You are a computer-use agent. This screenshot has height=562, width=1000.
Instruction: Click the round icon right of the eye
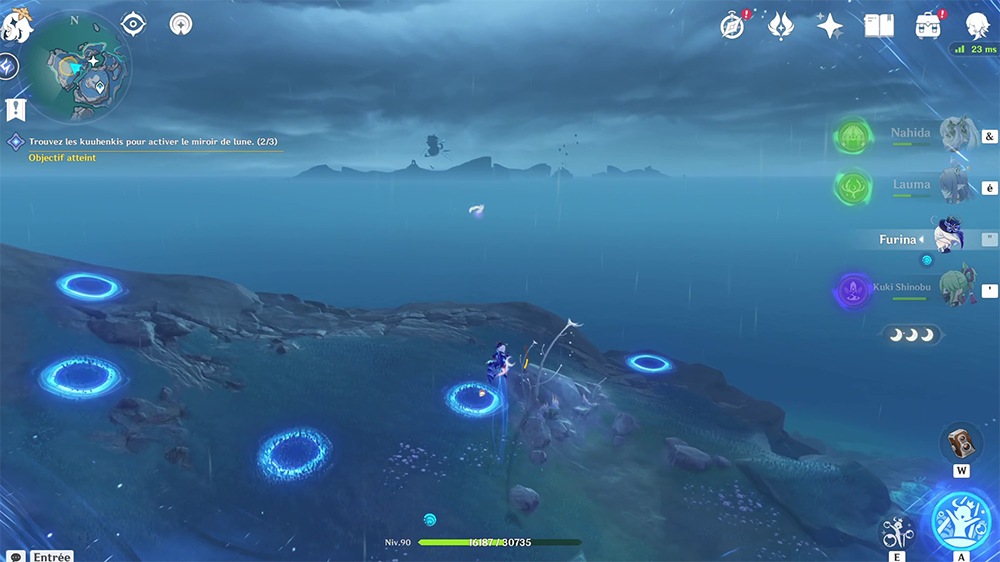(181, 24)
